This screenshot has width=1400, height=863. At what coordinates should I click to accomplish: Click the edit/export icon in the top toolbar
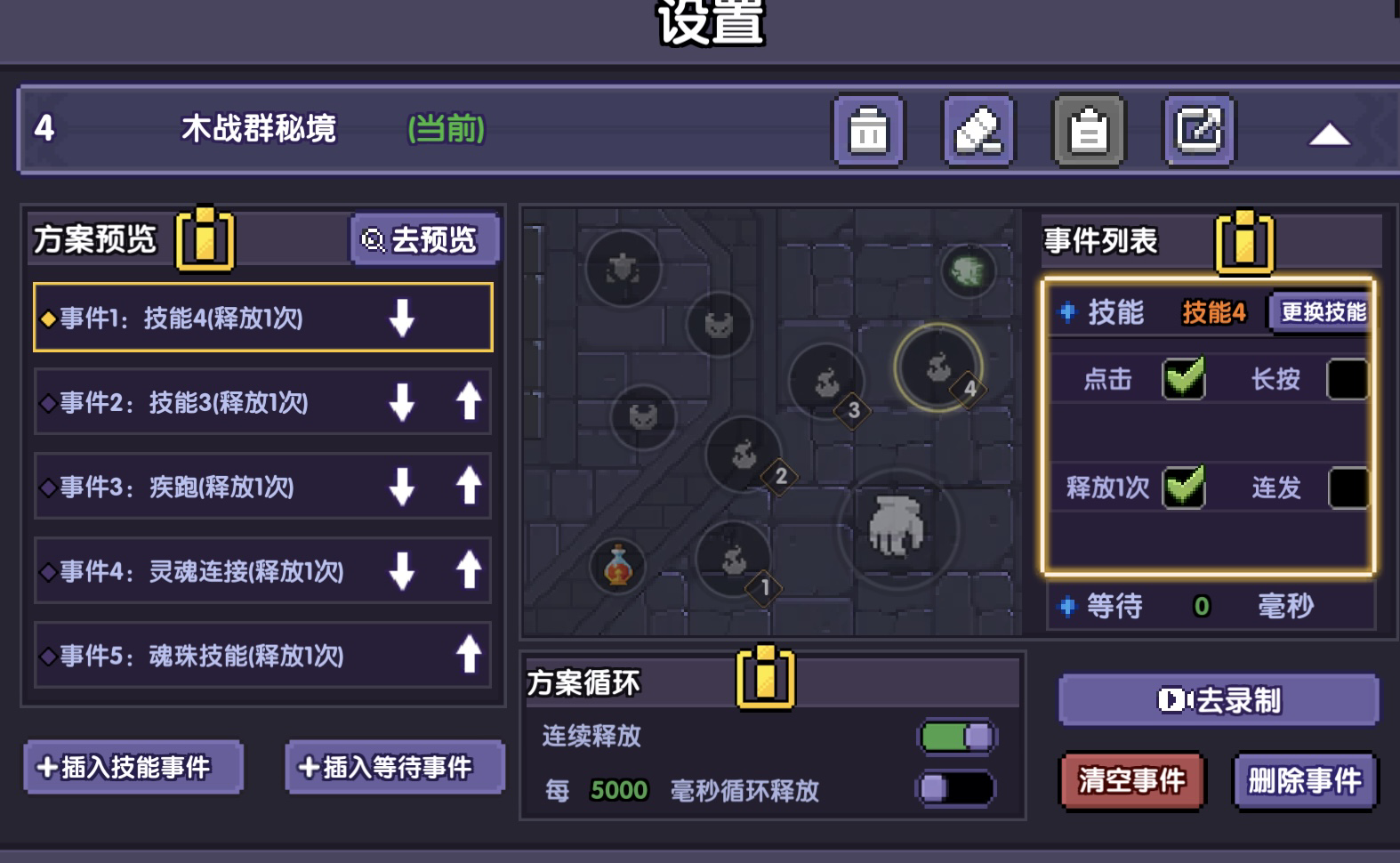click(1198, 130)
